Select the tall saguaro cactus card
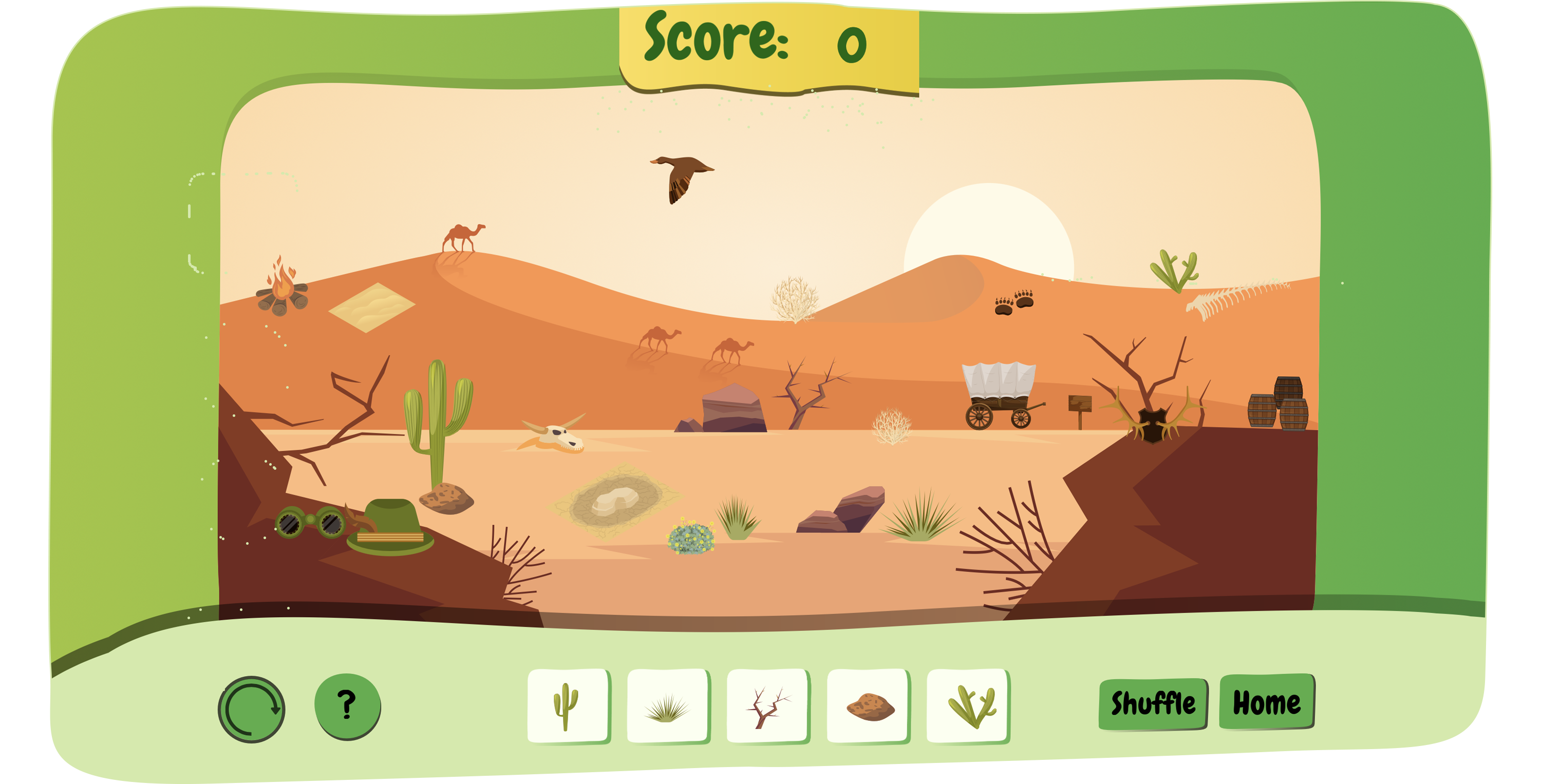 pos(568,705)
